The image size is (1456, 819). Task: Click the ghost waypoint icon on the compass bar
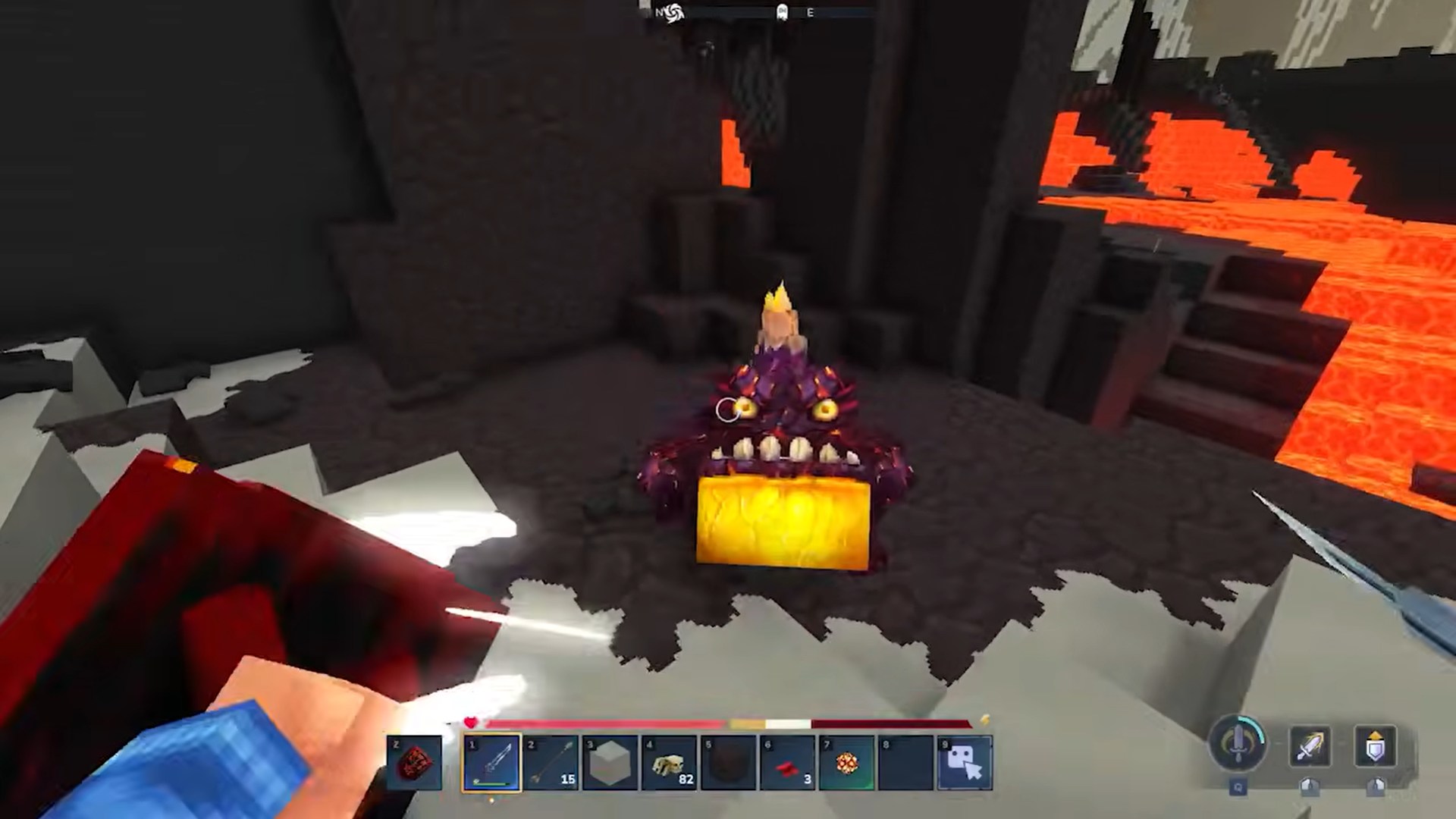click(782, 12)
